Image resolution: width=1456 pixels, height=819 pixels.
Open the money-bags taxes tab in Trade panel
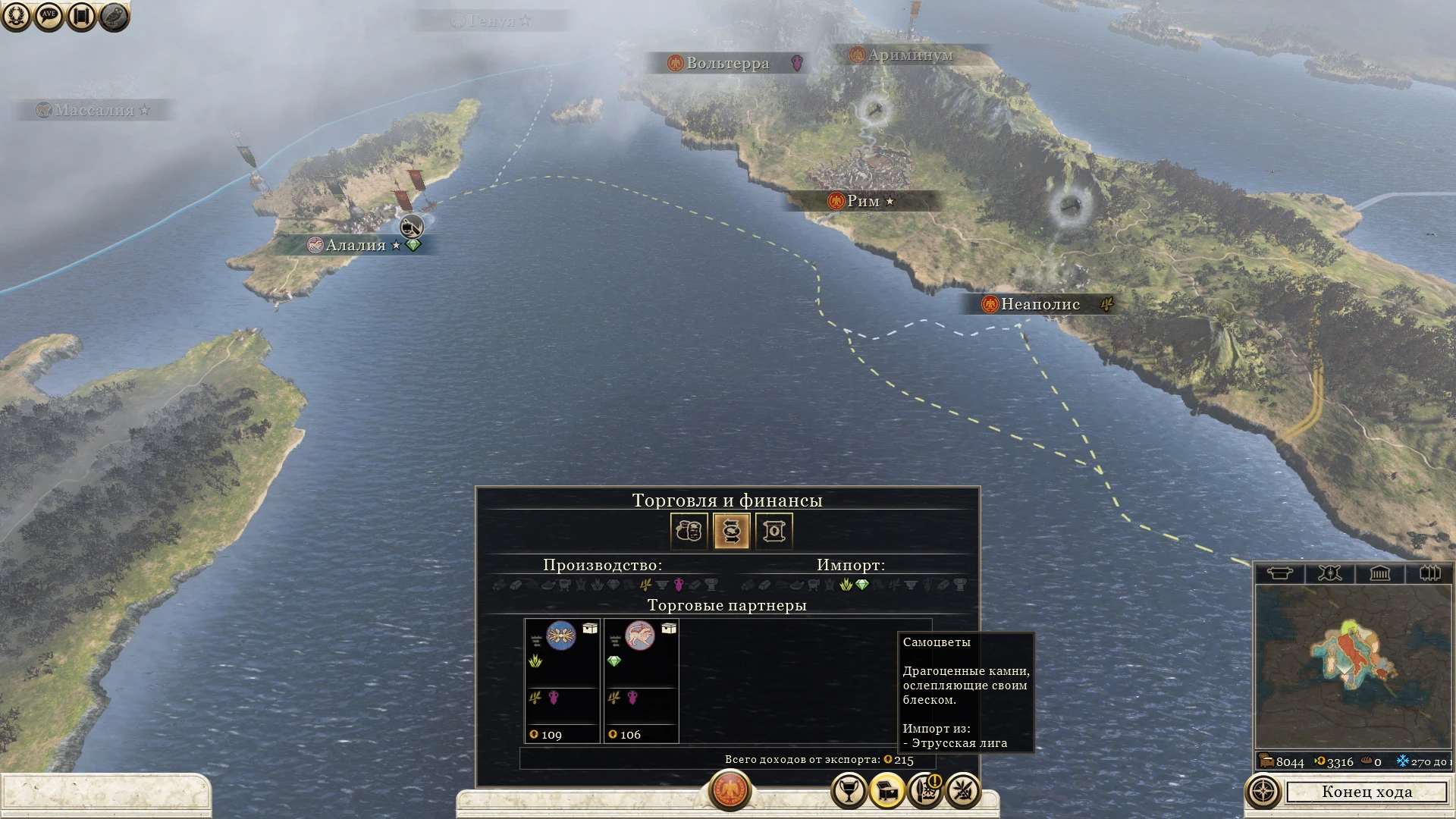tap(689, 531)
